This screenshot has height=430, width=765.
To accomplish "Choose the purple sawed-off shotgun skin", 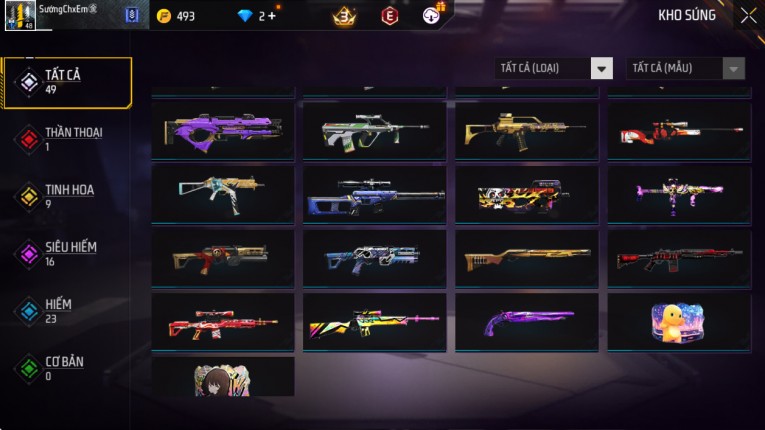I will click(527, 322).
